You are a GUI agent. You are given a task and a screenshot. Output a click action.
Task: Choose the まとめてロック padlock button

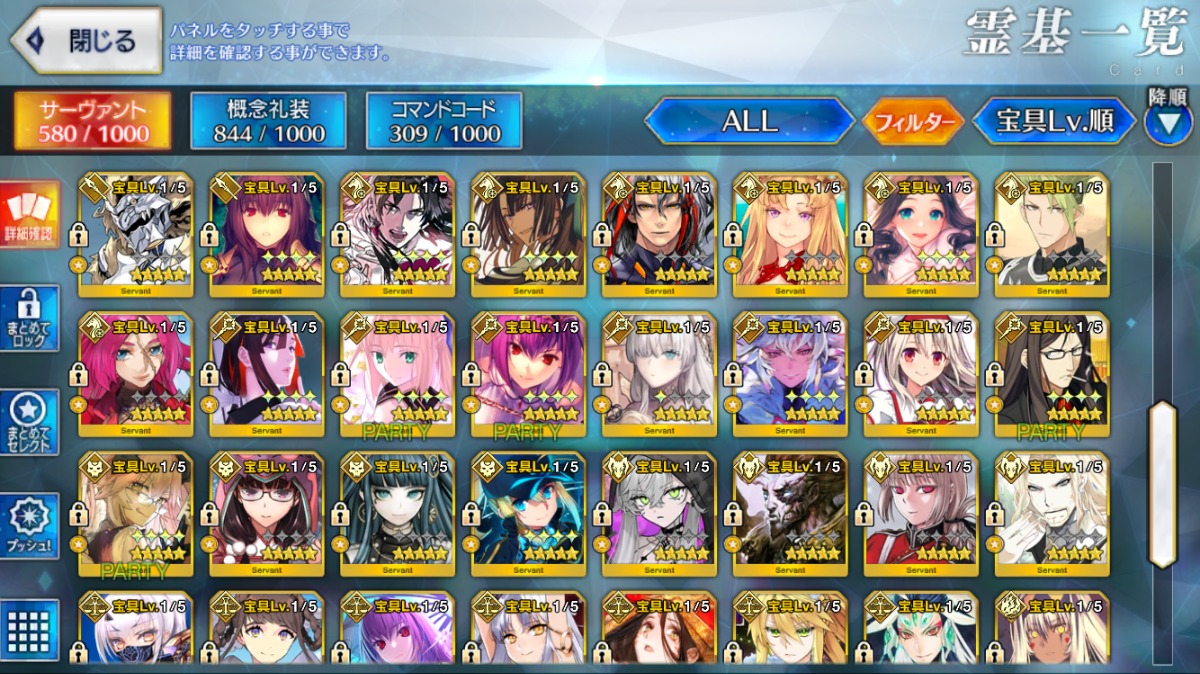coord(29,318)
